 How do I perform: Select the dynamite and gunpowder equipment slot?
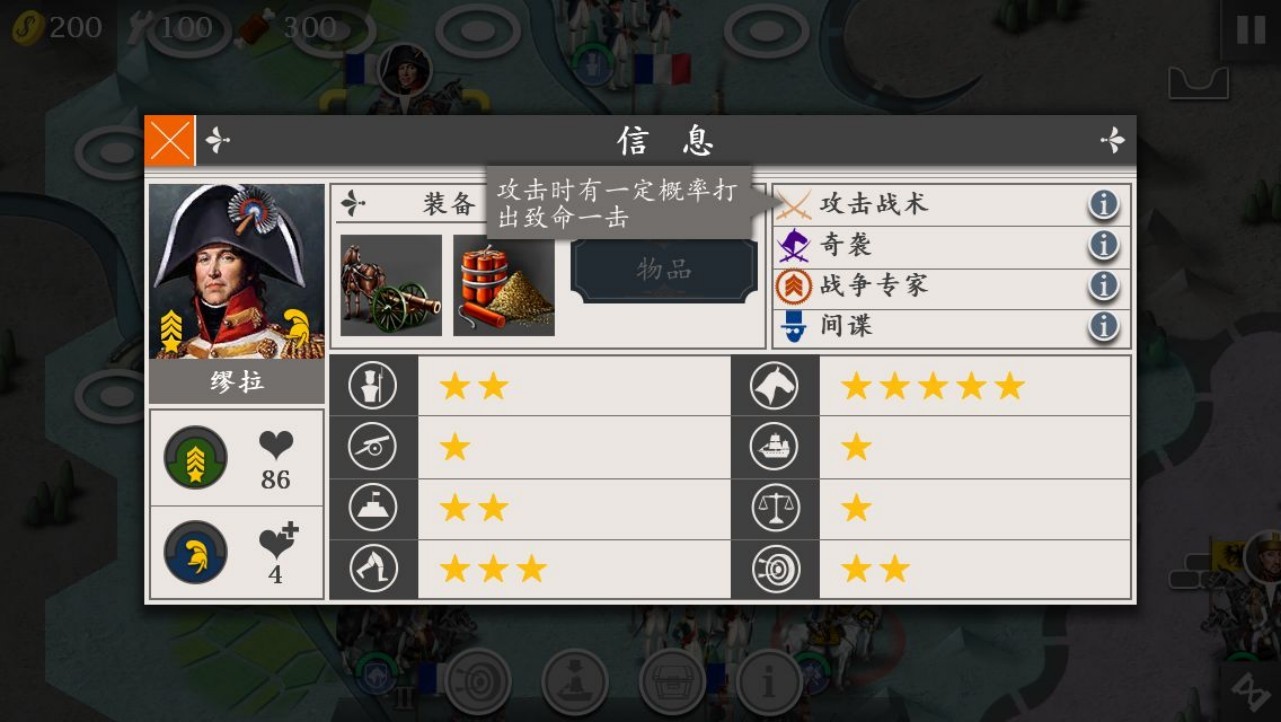(x=504, y=285)
